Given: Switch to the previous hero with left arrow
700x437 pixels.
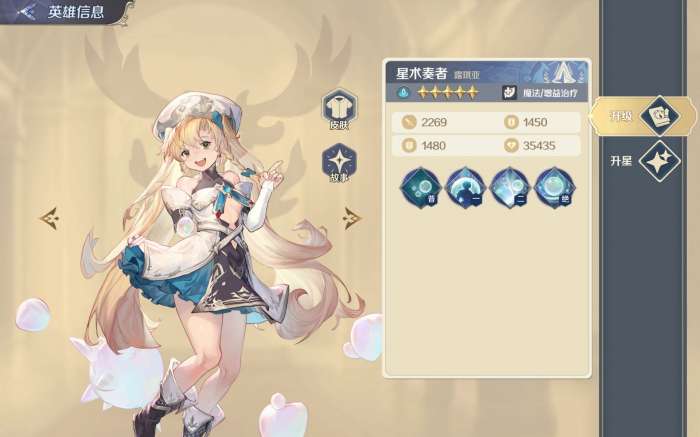Looking at the screenshot, I should tap(49, 216).
